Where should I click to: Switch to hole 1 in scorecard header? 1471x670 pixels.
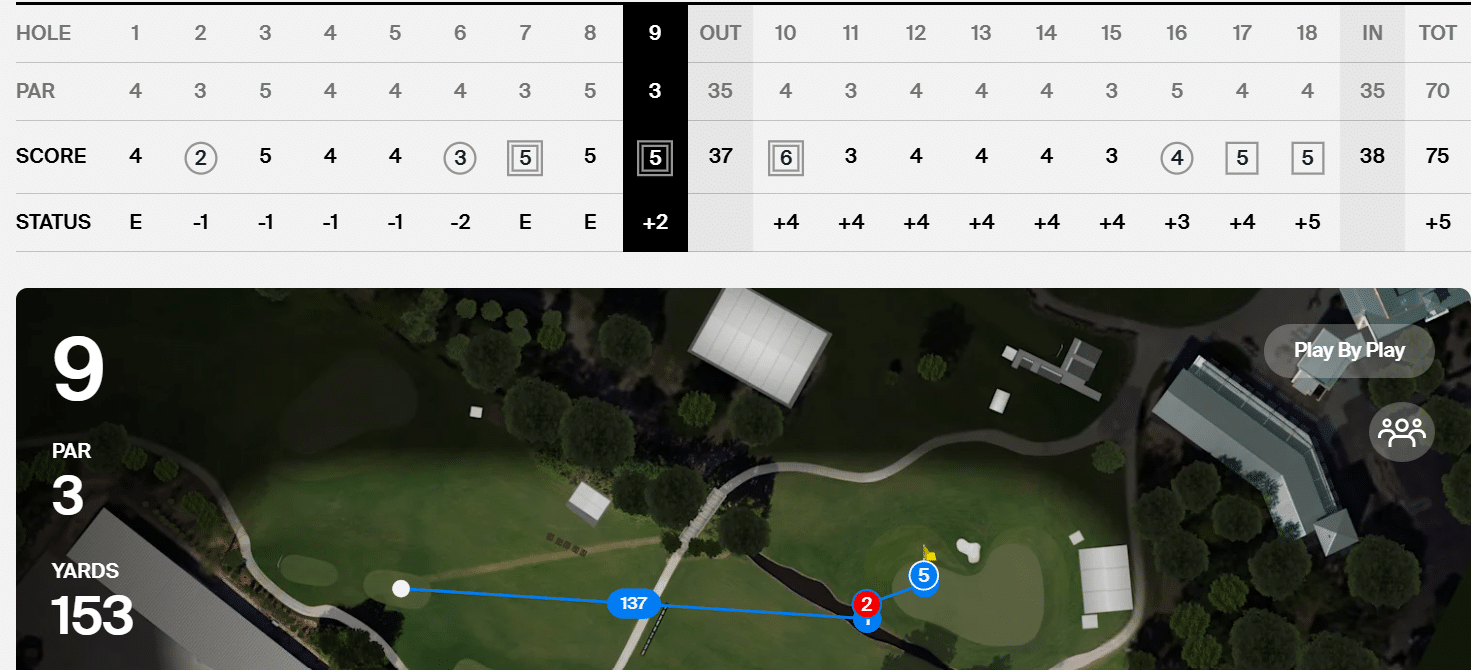(x=135, y=33)
